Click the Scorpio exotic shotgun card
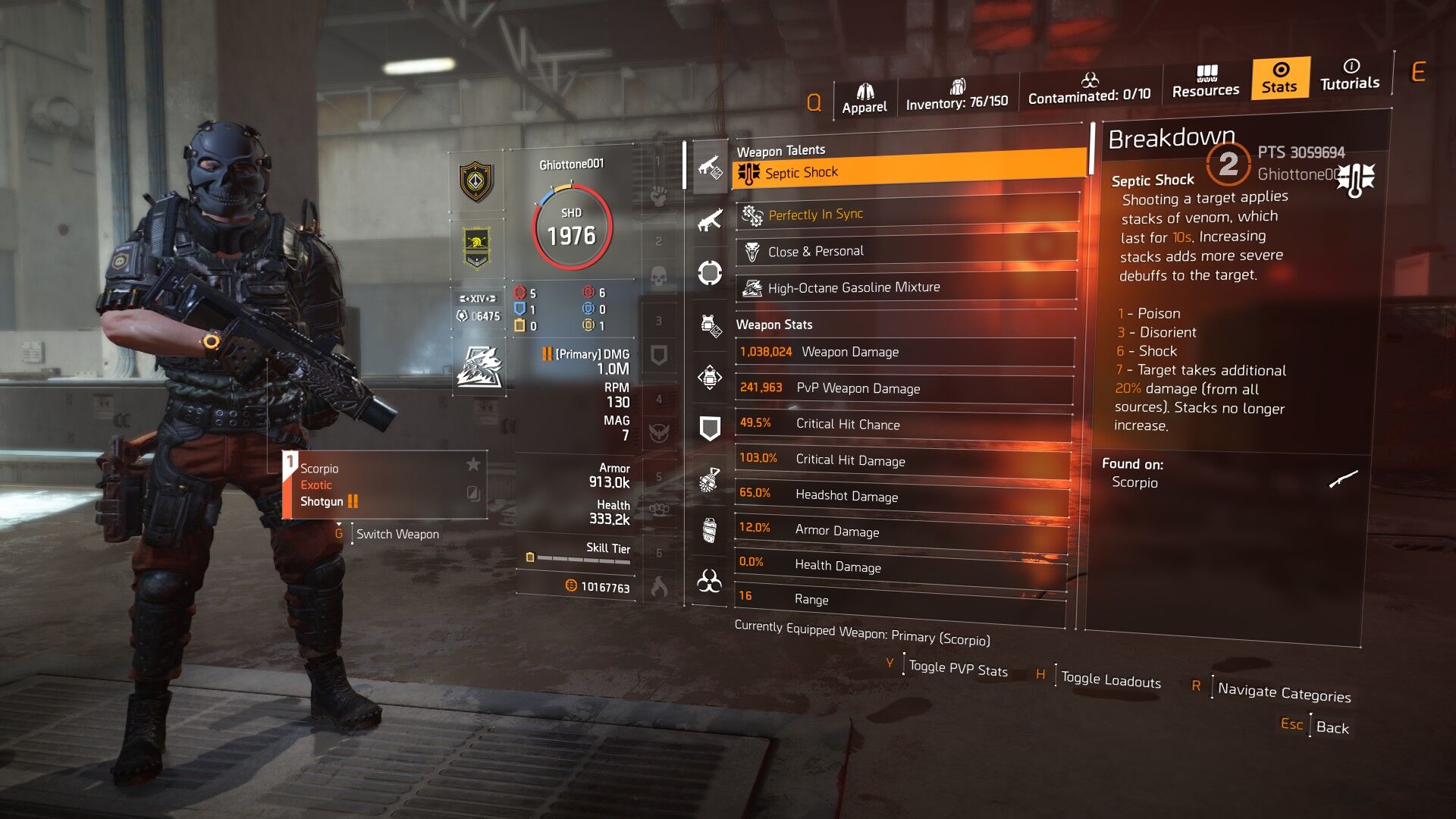The height and width of the screenshot is (819, 1456). click(x=384, y=485)
